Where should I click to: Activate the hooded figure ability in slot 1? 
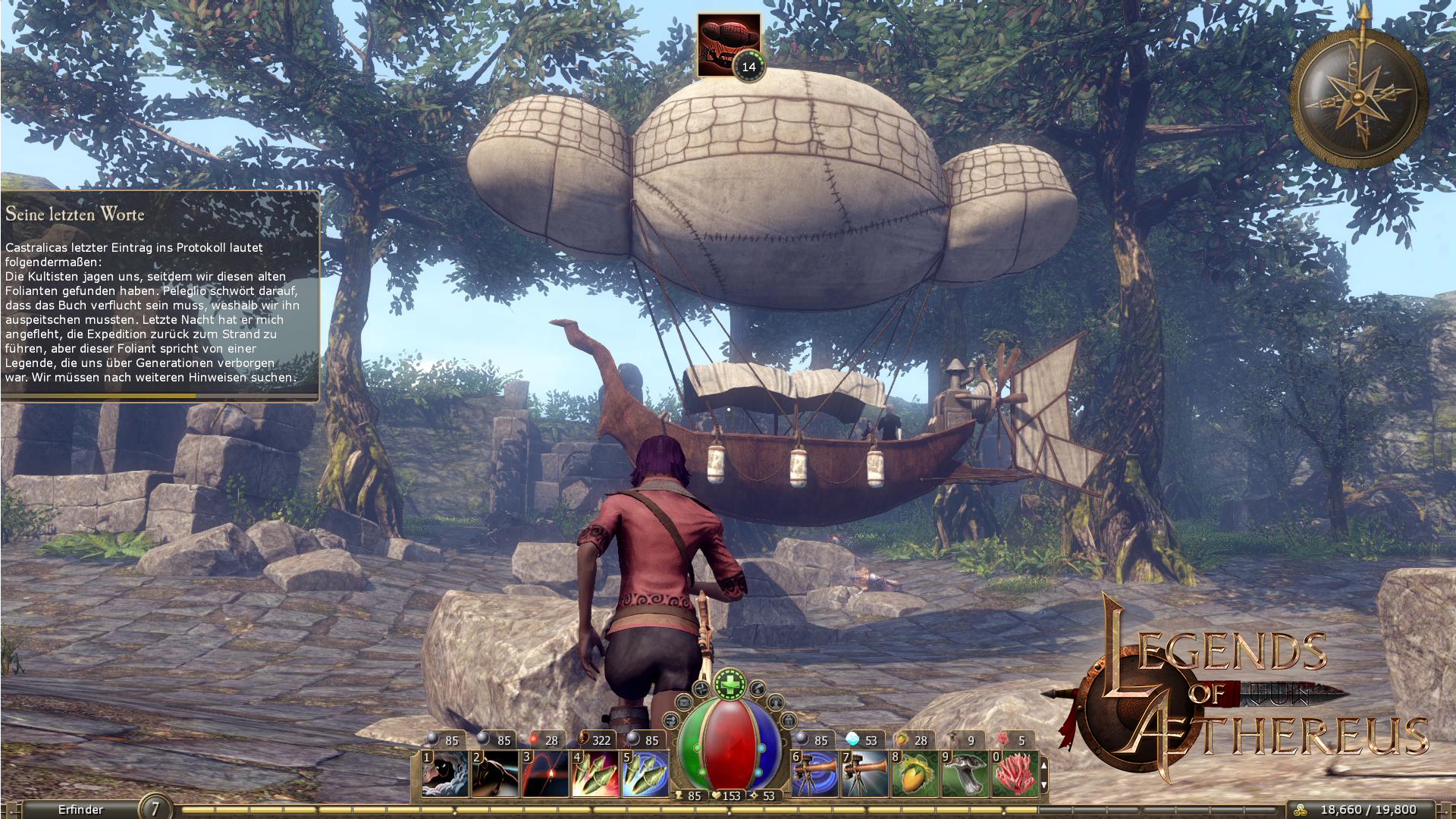(x=445, y=773)
